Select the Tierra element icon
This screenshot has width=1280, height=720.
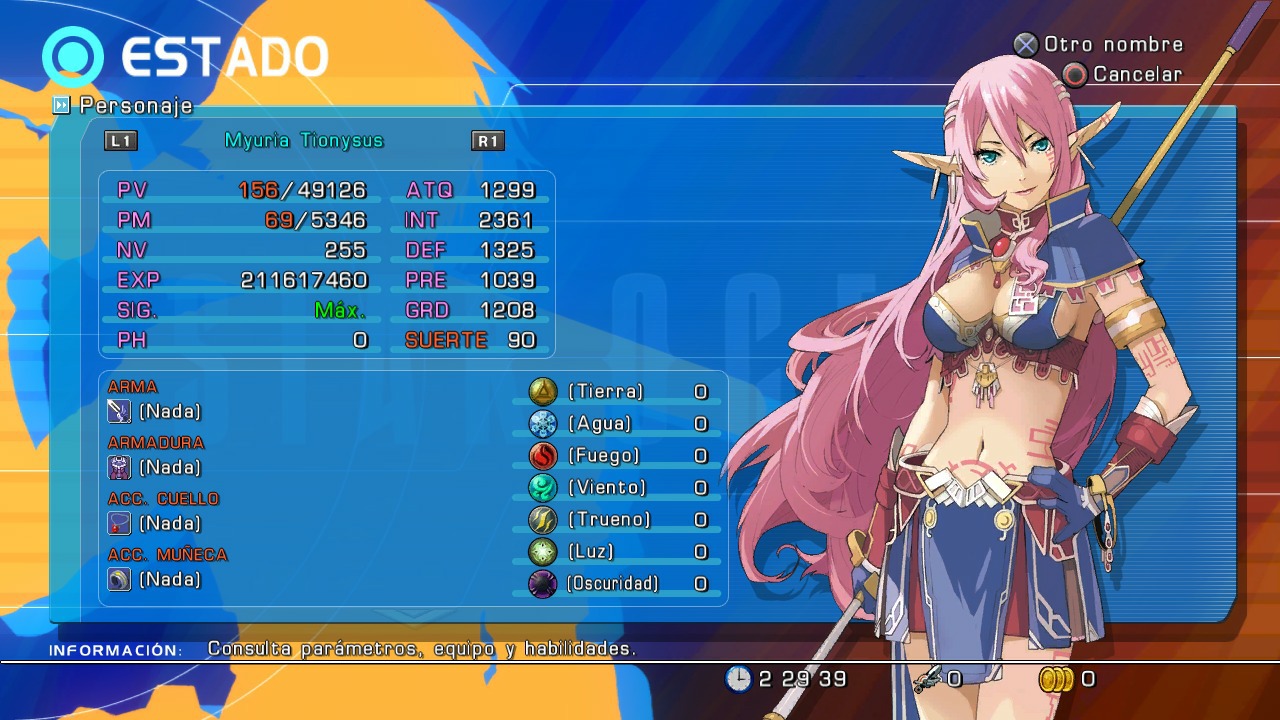541,392
